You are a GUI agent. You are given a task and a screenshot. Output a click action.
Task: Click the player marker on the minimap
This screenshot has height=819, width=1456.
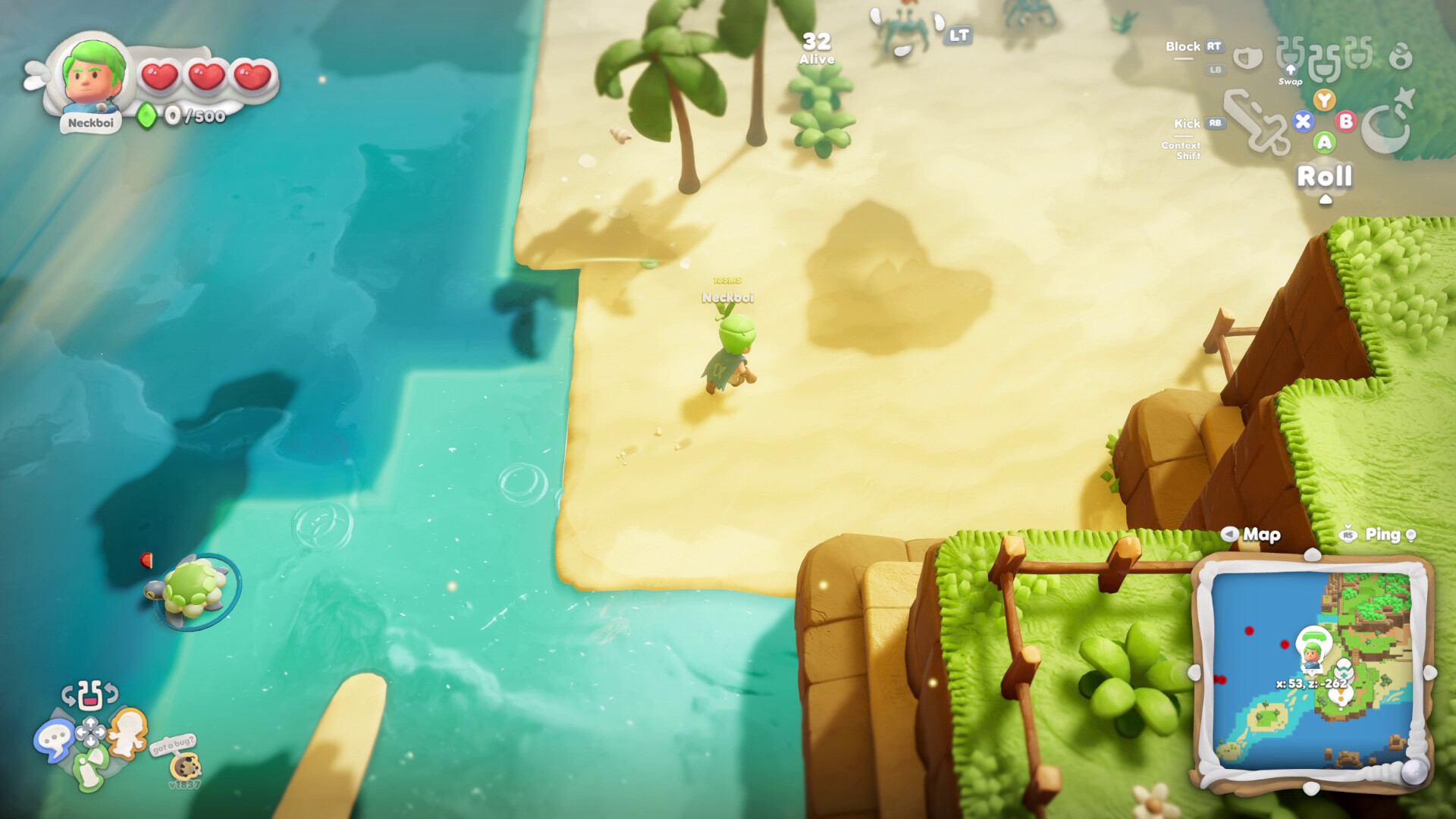click(x=1311, y=651)
